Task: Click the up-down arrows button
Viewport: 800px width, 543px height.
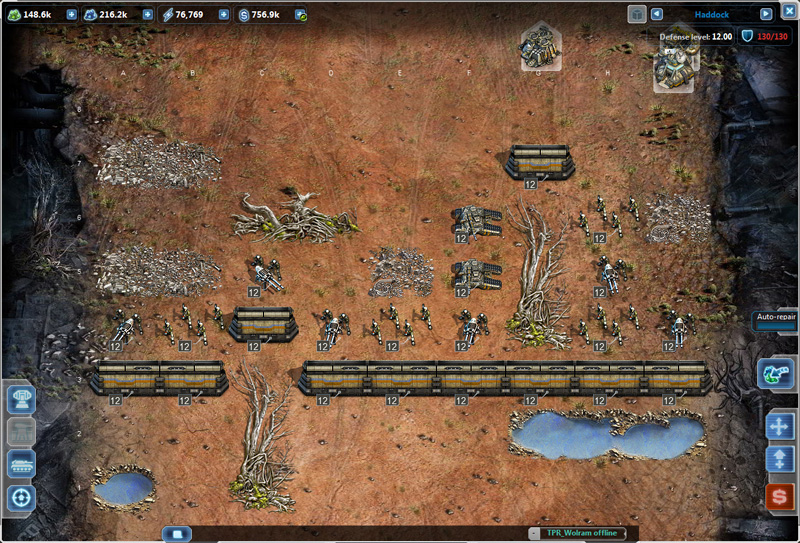Action: point(780,460)
